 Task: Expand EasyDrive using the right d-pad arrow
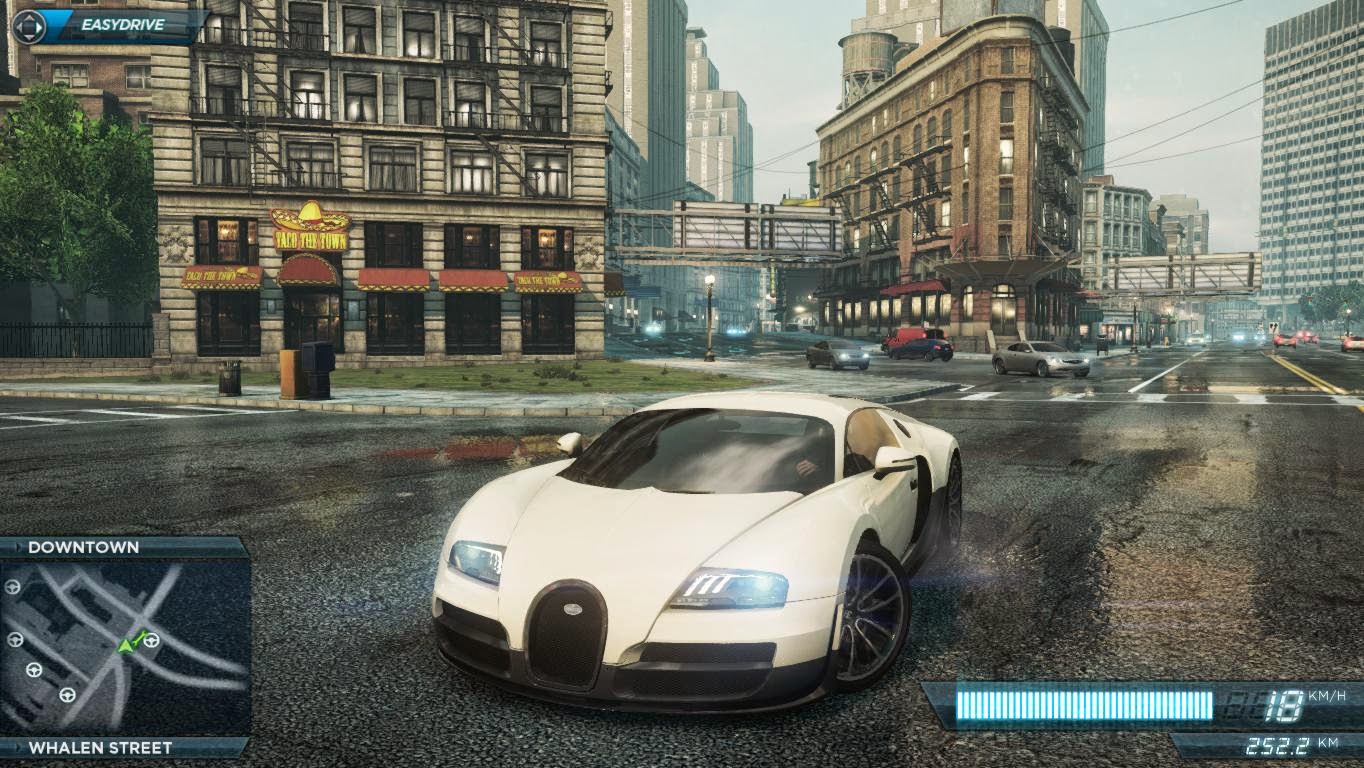click(x=40, y=27)
